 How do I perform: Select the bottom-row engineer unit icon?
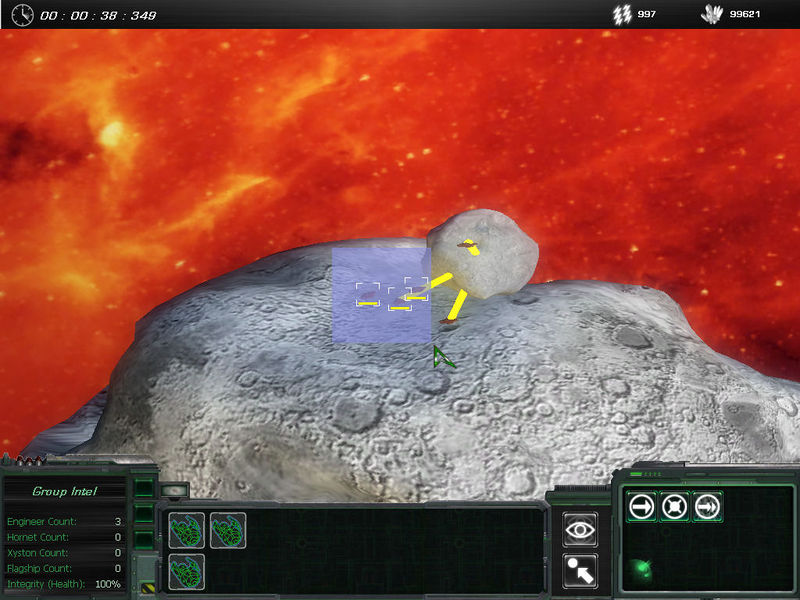(187, 571)
